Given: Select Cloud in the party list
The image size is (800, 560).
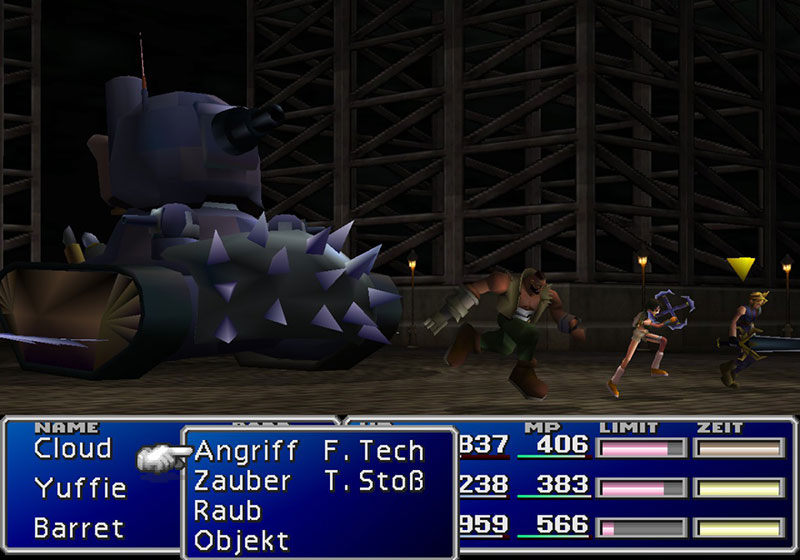Looking at the screenshot, I should (72, 449).
